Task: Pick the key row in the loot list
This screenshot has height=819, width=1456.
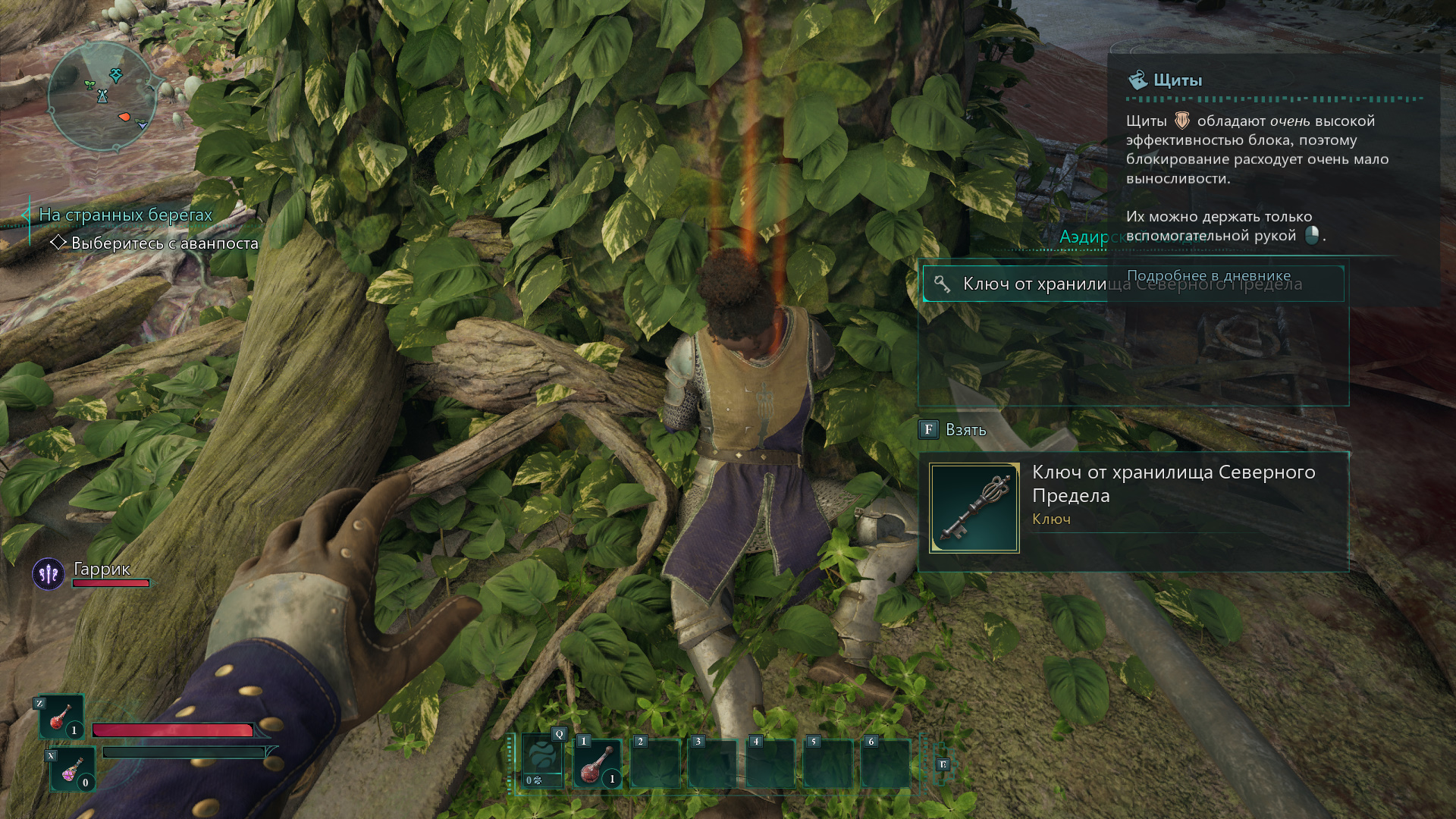Action: 1016,284
